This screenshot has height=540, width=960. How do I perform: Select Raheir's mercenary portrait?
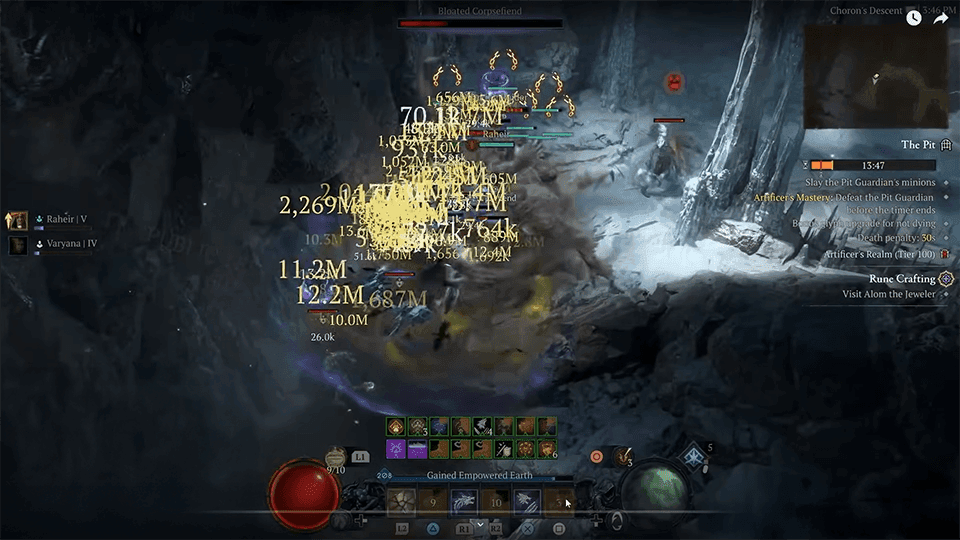coord(18,219)
